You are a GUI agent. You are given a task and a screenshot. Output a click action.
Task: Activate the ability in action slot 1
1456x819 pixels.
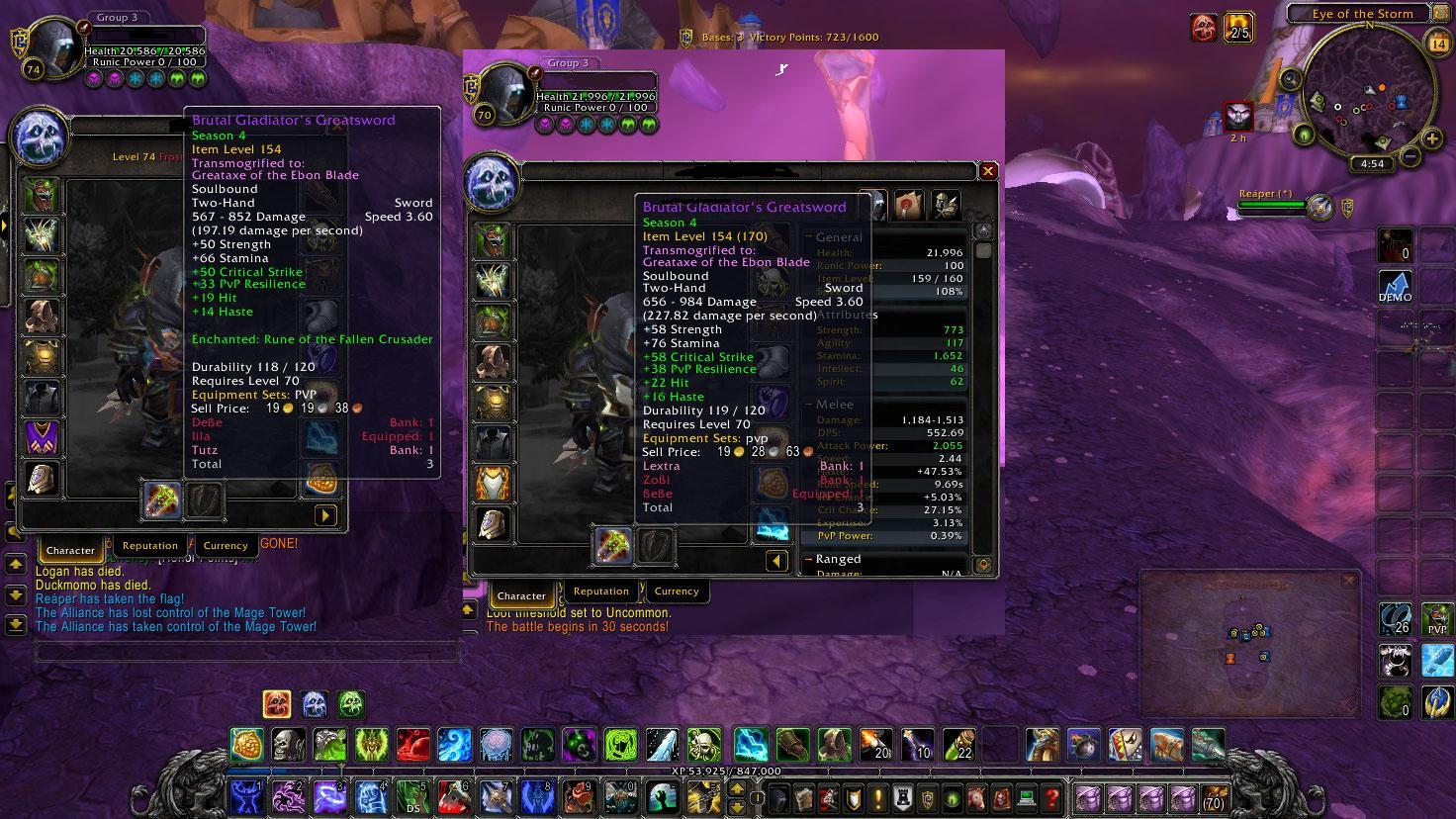click(244, 796)
